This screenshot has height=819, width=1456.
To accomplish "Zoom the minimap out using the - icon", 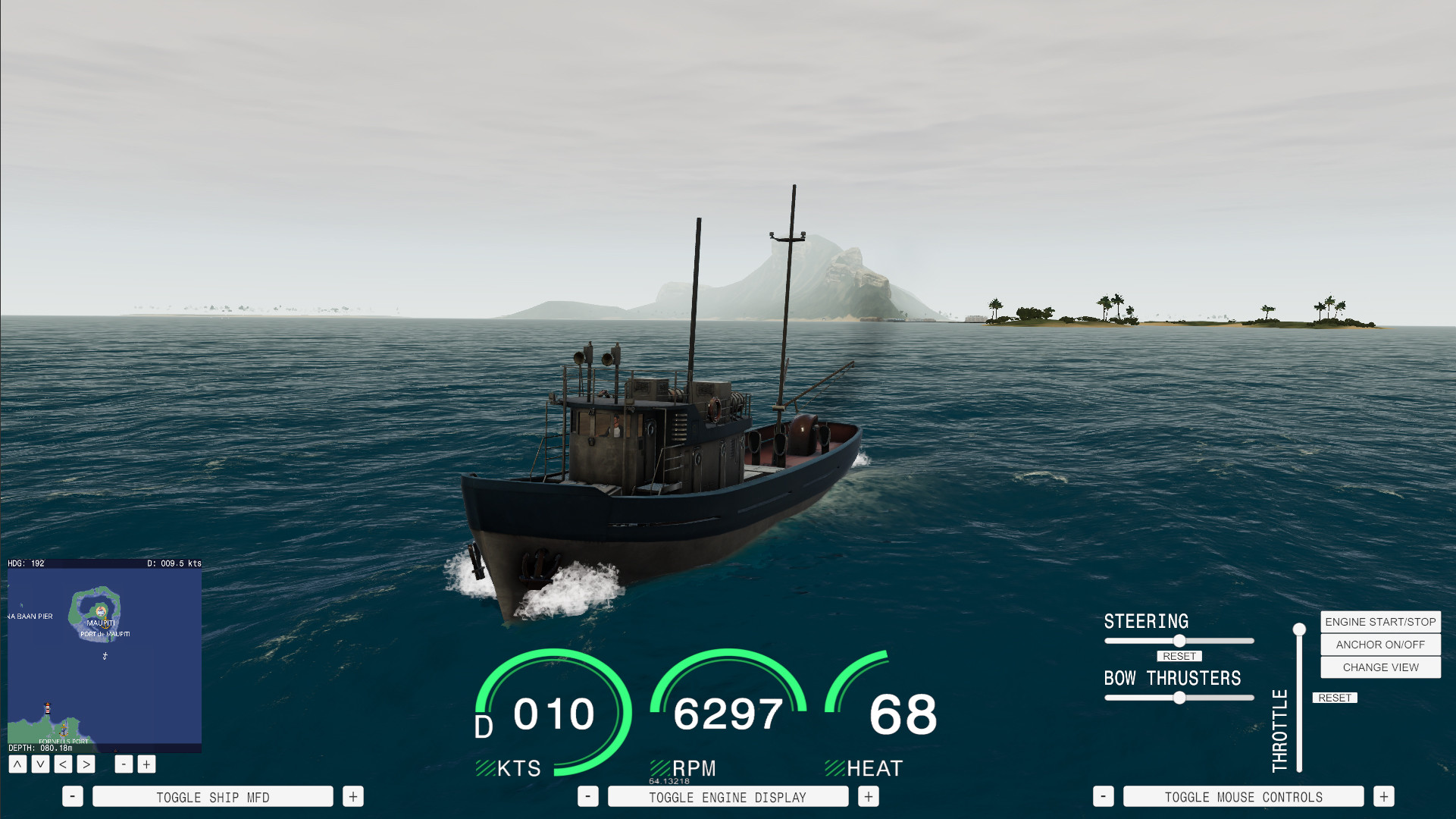I will pyautogui.click(x=123, y=764).
